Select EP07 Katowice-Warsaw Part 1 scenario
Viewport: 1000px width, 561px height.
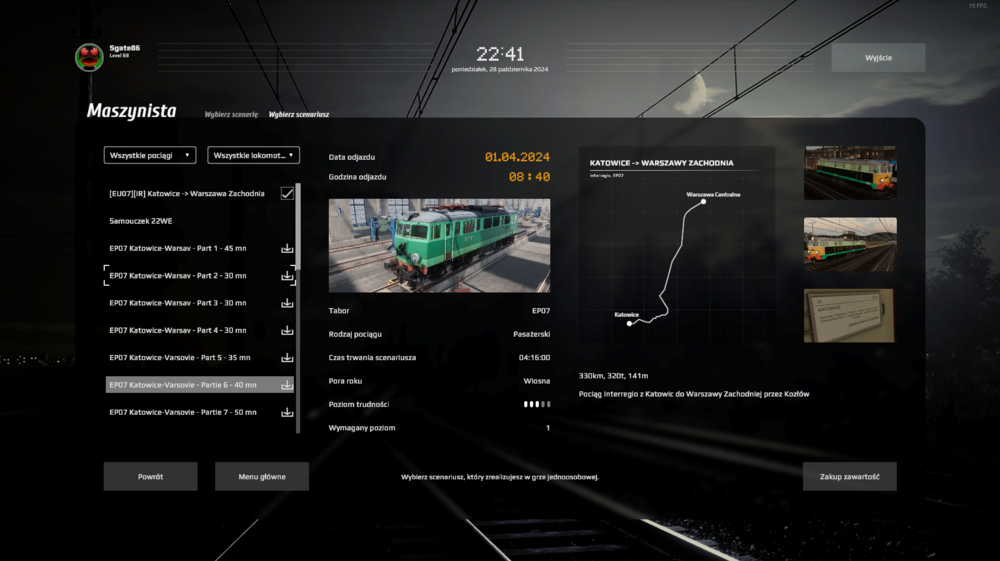pyautogui.click(x=178, y=248)
